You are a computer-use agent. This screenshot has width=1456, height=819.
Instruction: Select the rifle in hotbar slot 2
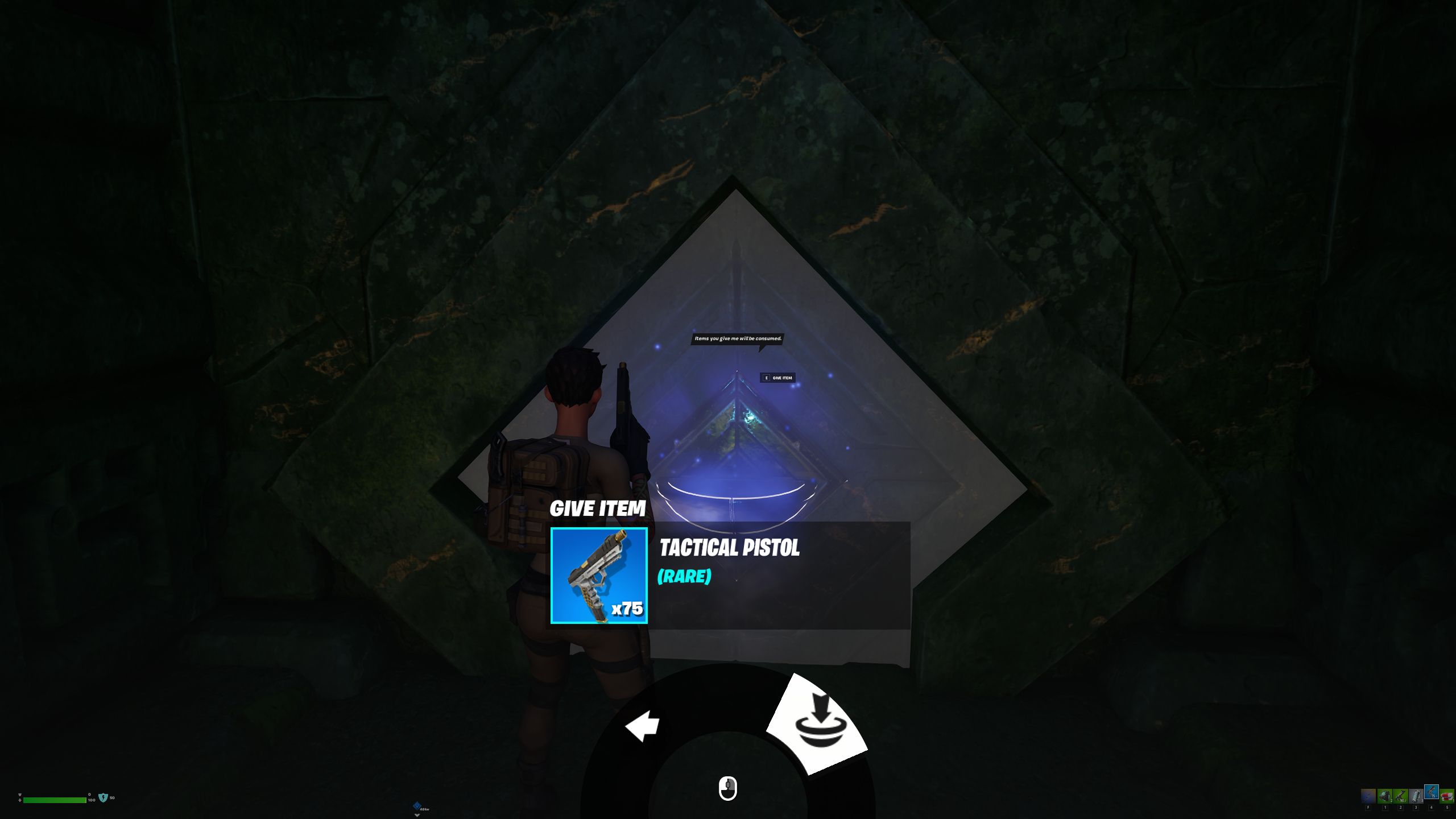pyautogui.click(x=1400, y=796)
